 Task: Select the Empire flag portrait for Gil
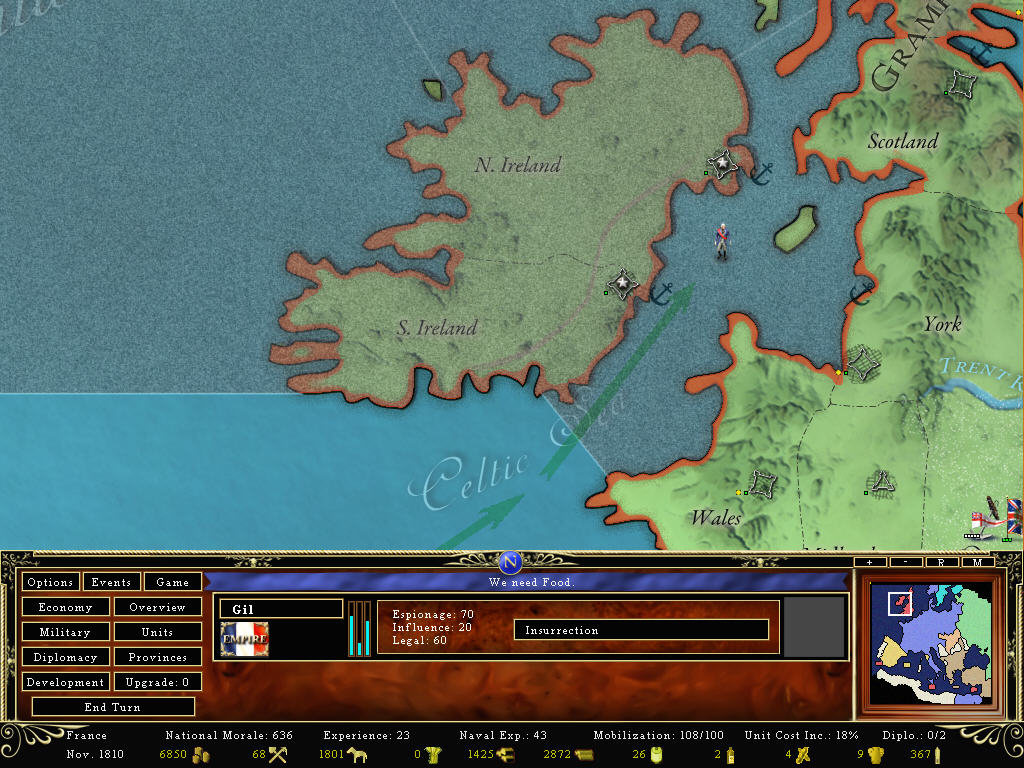(244, 639)
